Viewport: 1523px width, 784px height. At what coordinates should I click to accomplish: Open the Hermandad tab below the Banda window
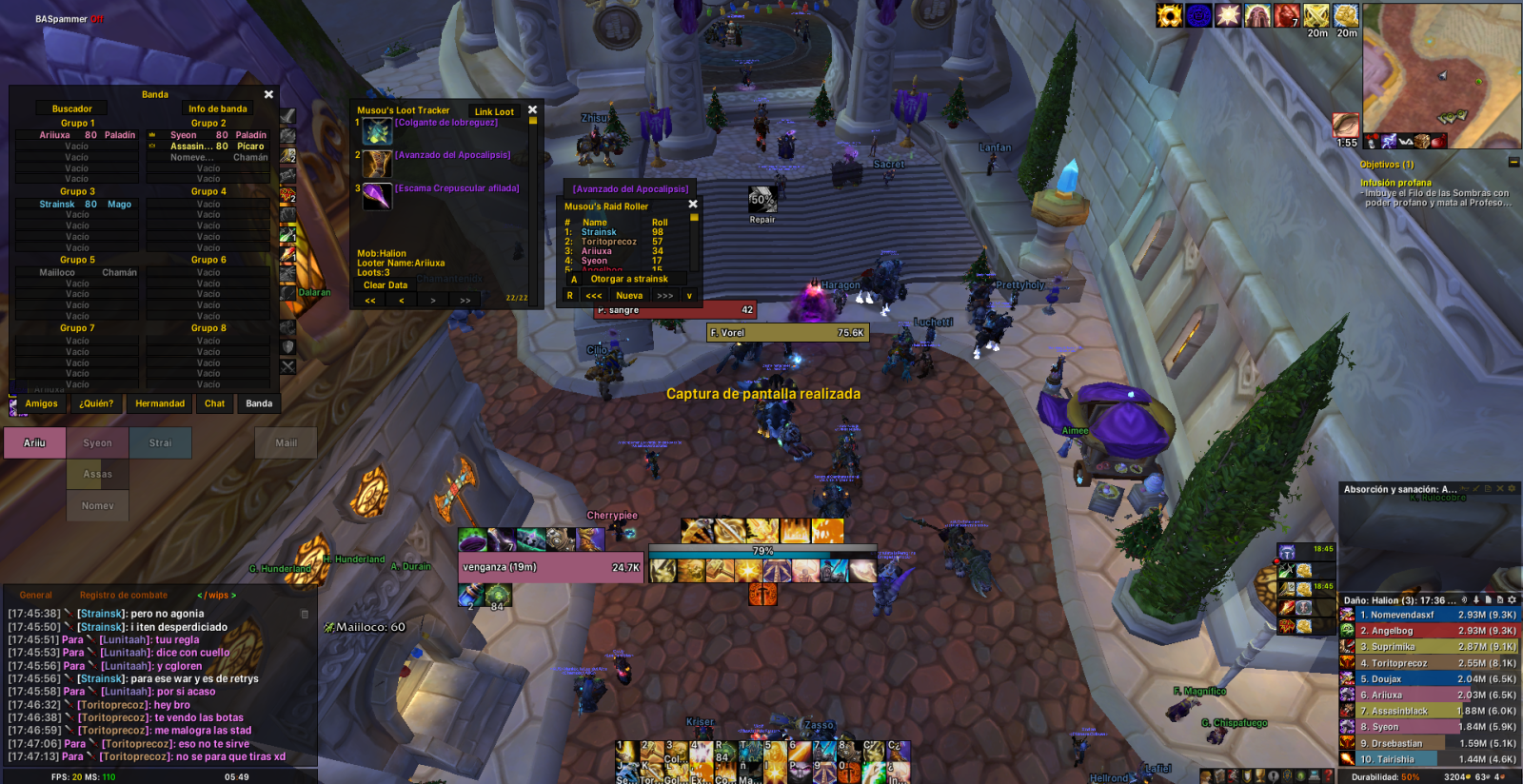click(160, 404)
